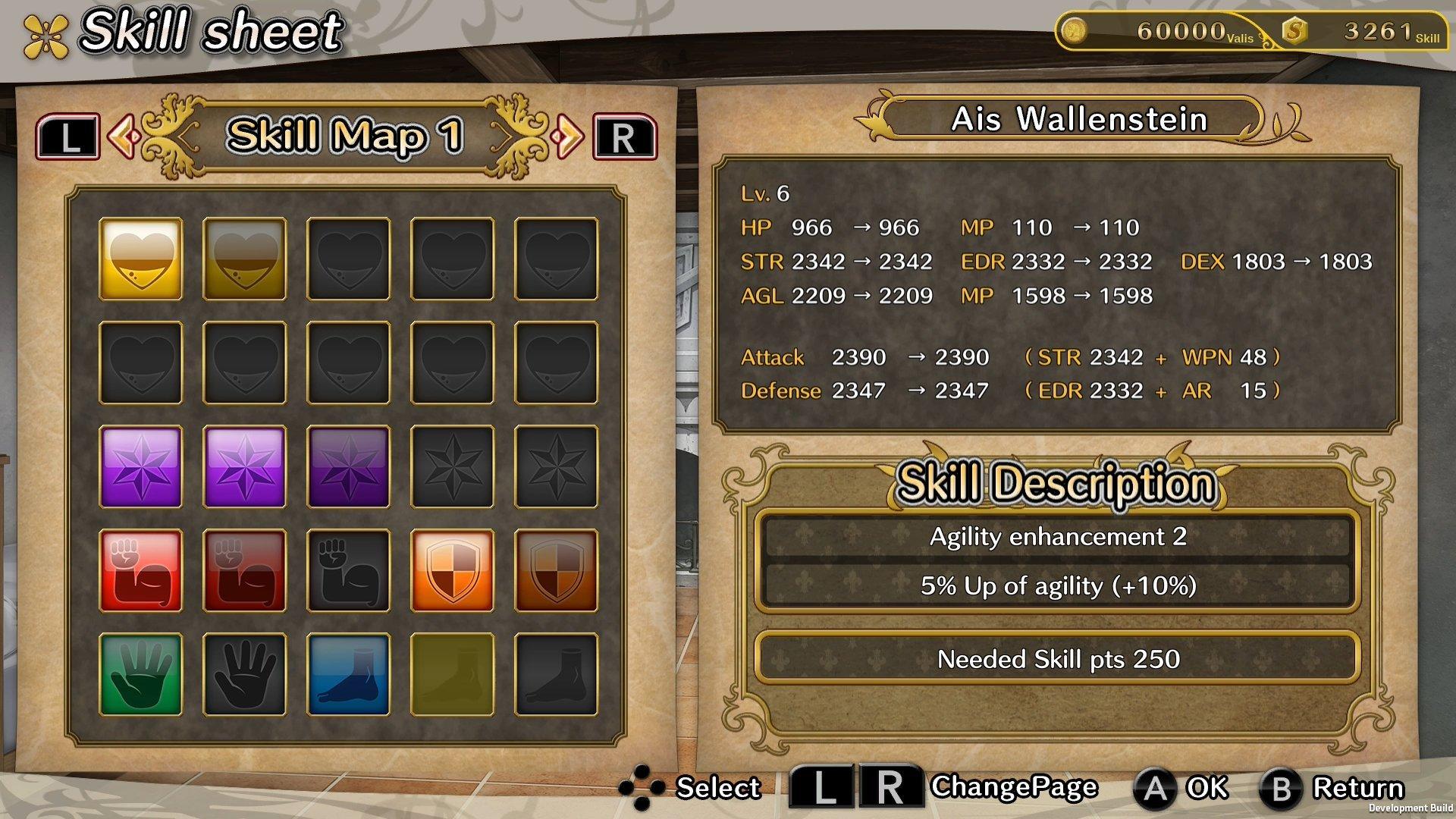Select the orange shield defense skill node

(x=451, y=569)
